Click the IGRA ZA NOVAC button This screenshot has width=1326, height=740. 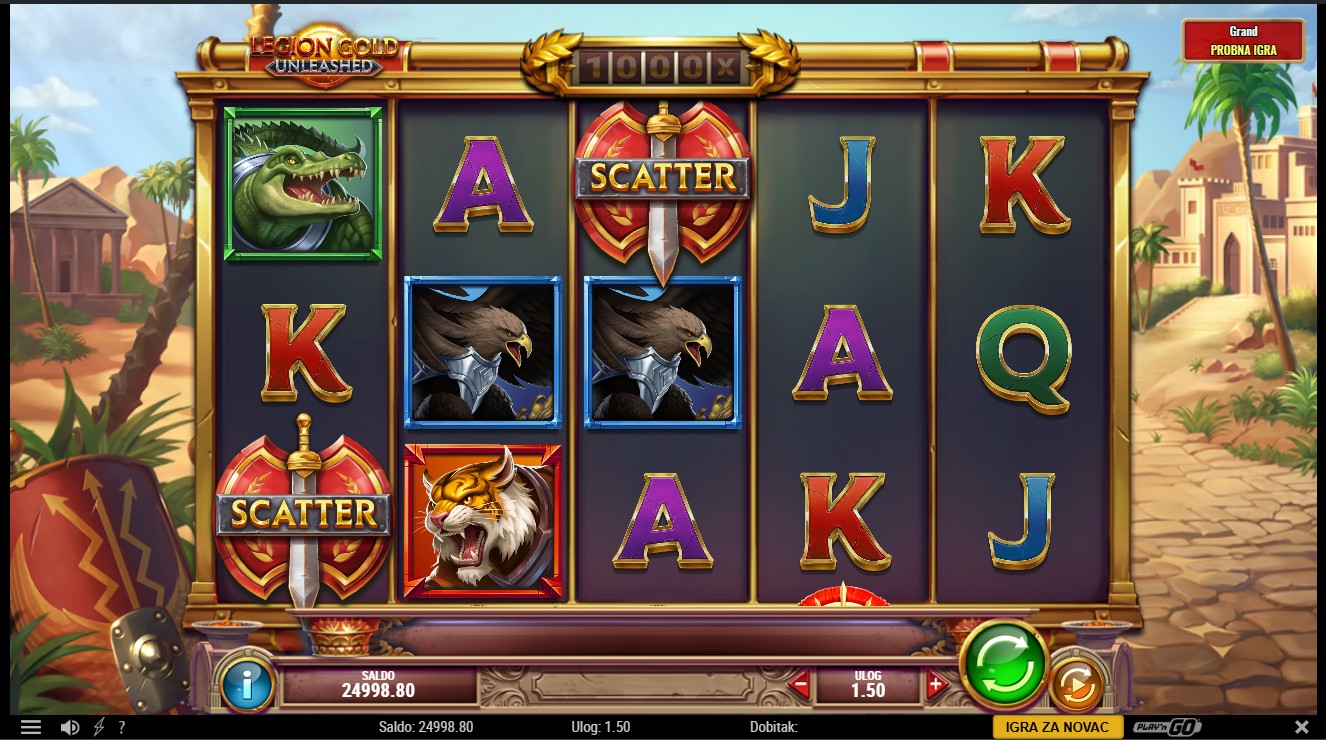click(x=1057, y=727)
